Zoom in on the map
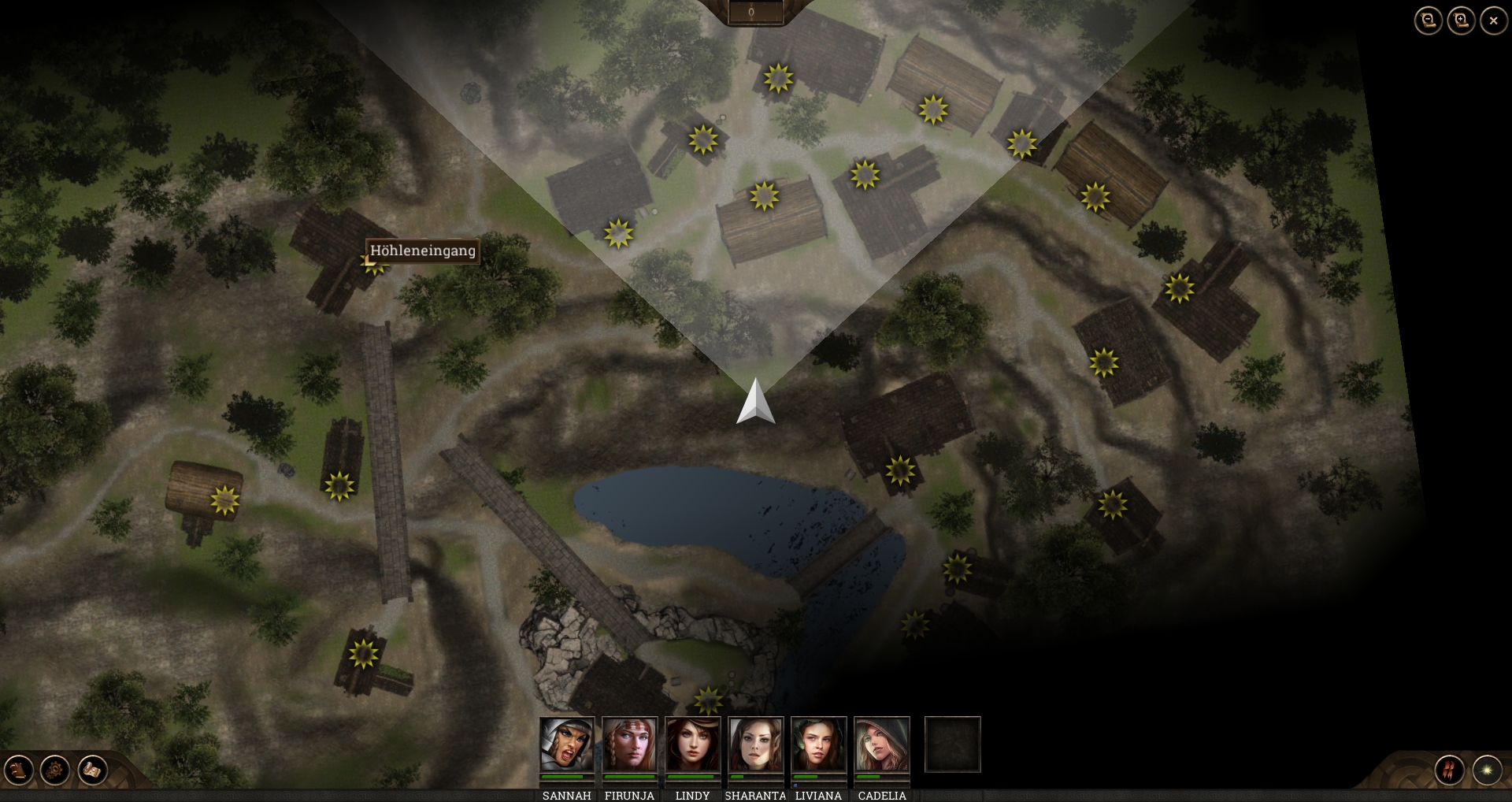This screenshot has width=1512, height=802. point(1461,20)
